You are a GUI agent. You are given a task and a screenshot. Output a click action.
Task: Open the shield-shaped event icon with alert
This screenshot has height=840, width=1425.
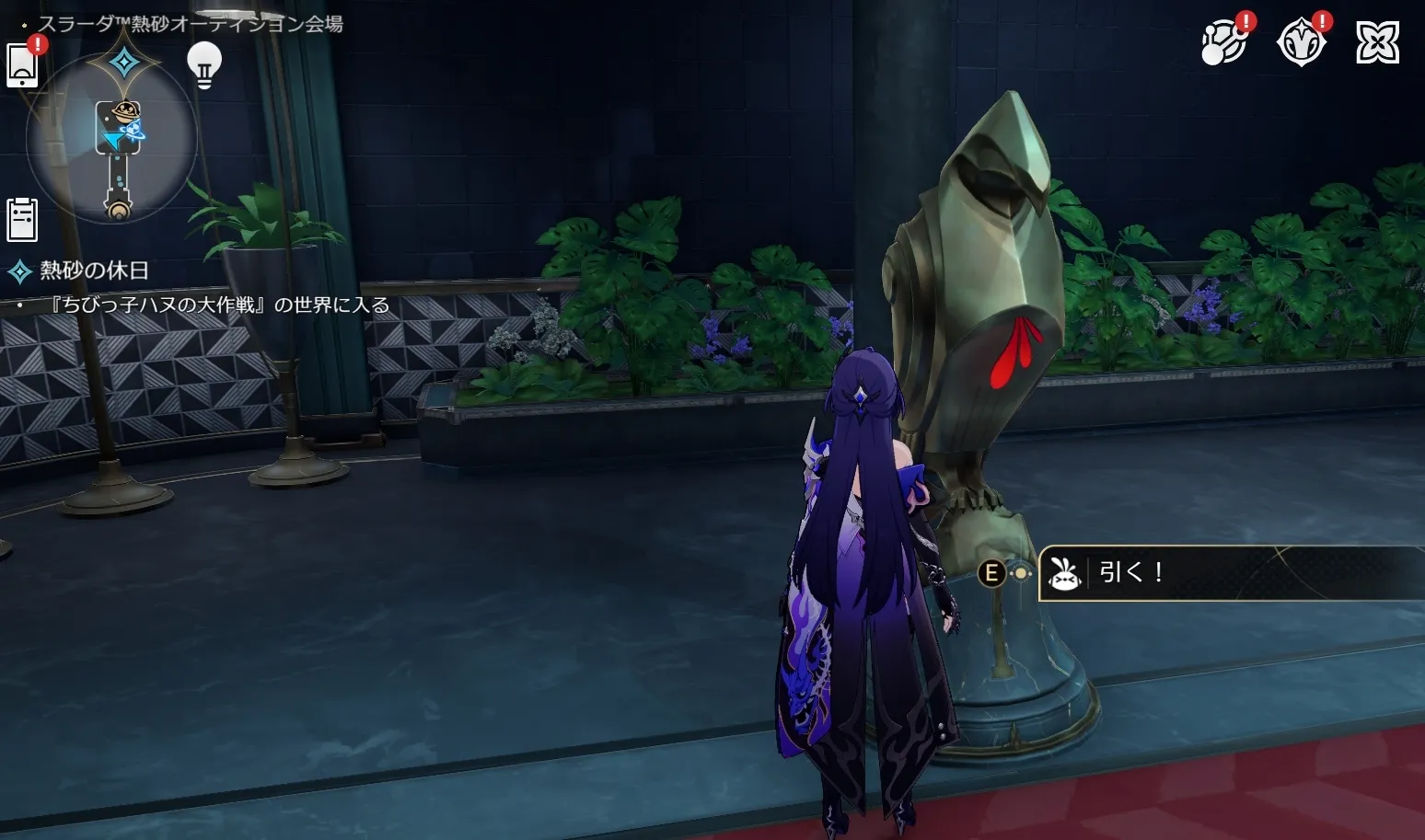tap(1301, 42)
